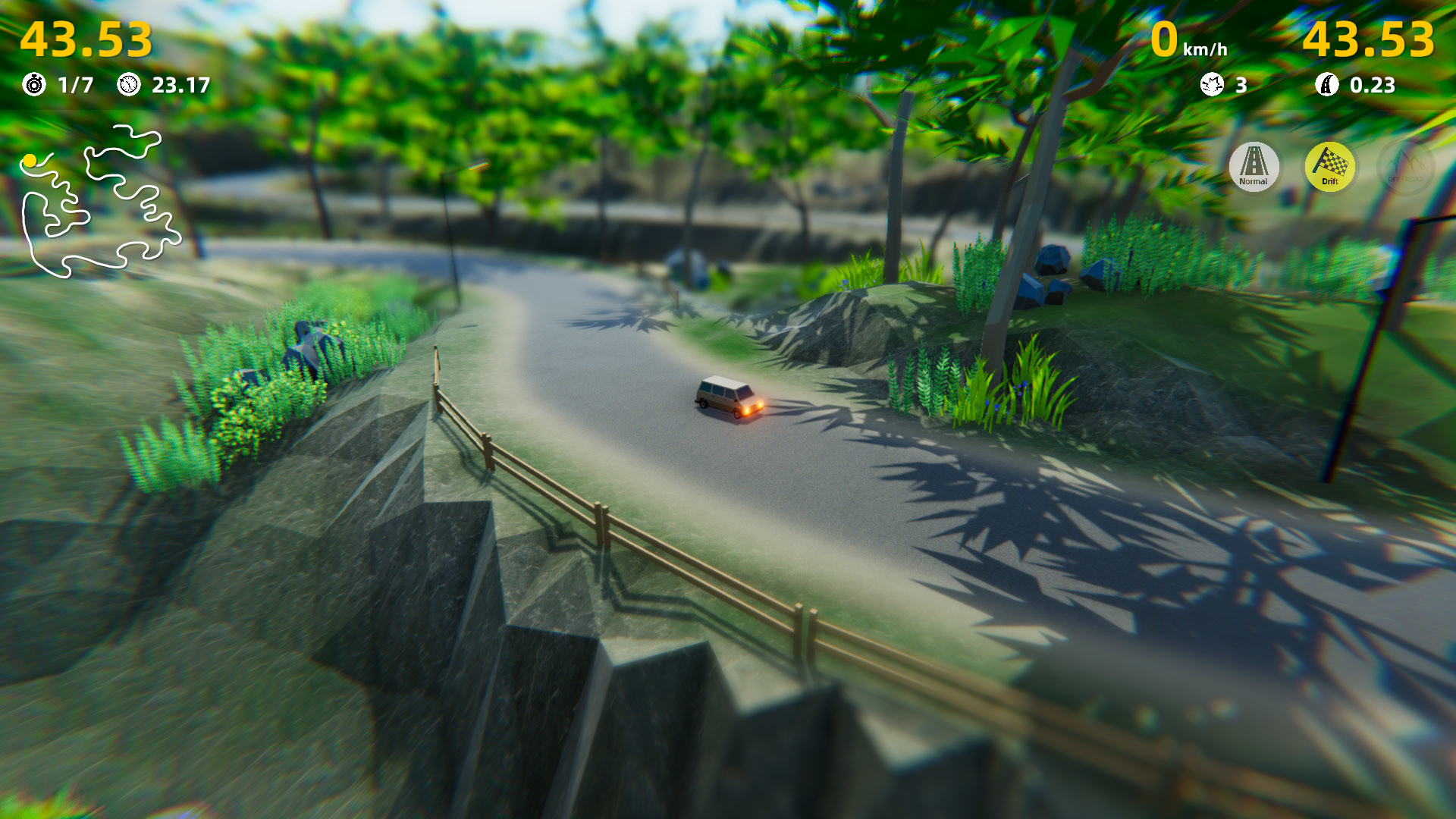Select the top-left 43.53 total time display

click(x=87, y=39)
